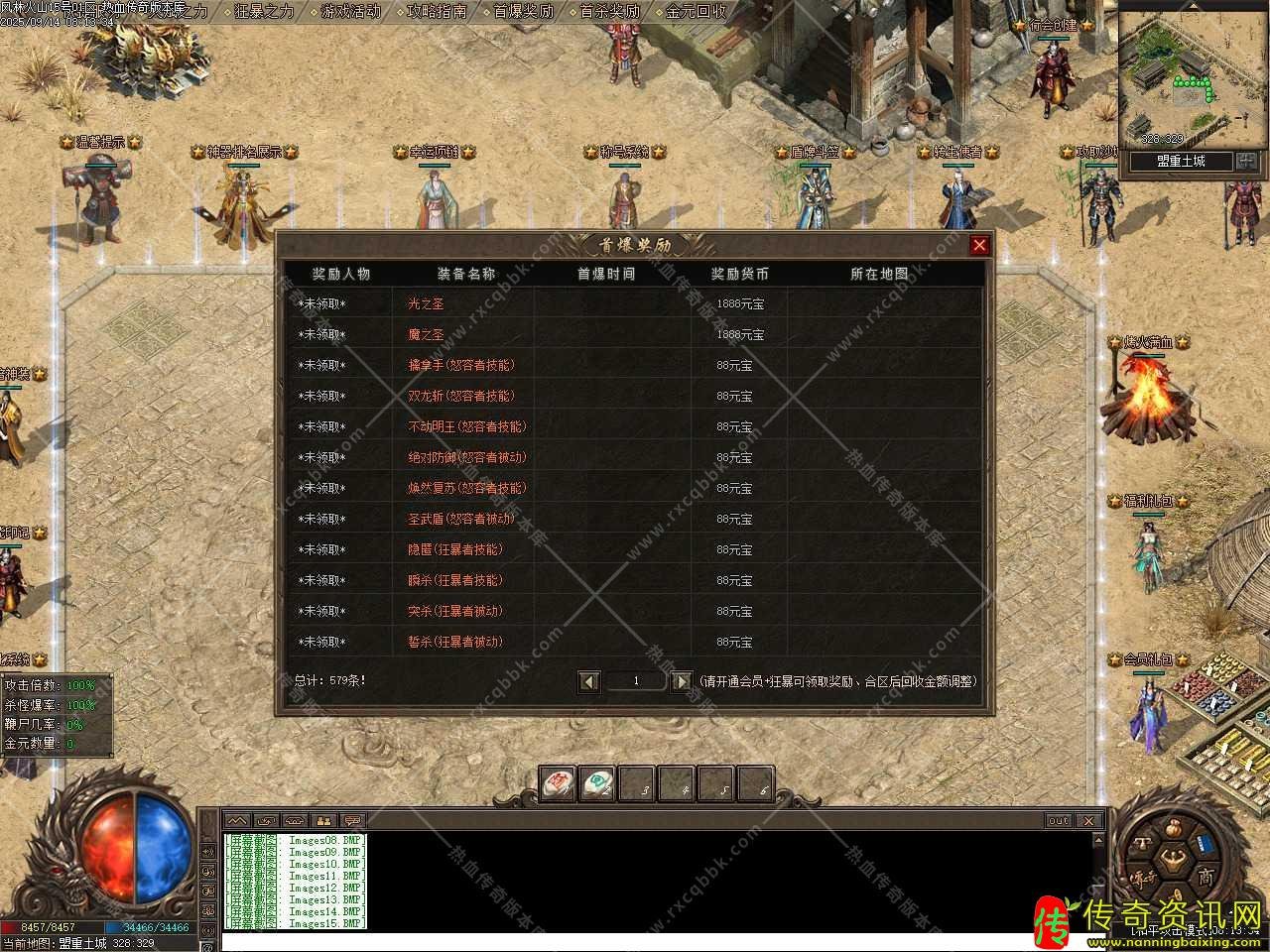The width and height of the screenshot is (1270, 952).
Task: Open the 金元回收 top menu
Action: click(696, 12)
